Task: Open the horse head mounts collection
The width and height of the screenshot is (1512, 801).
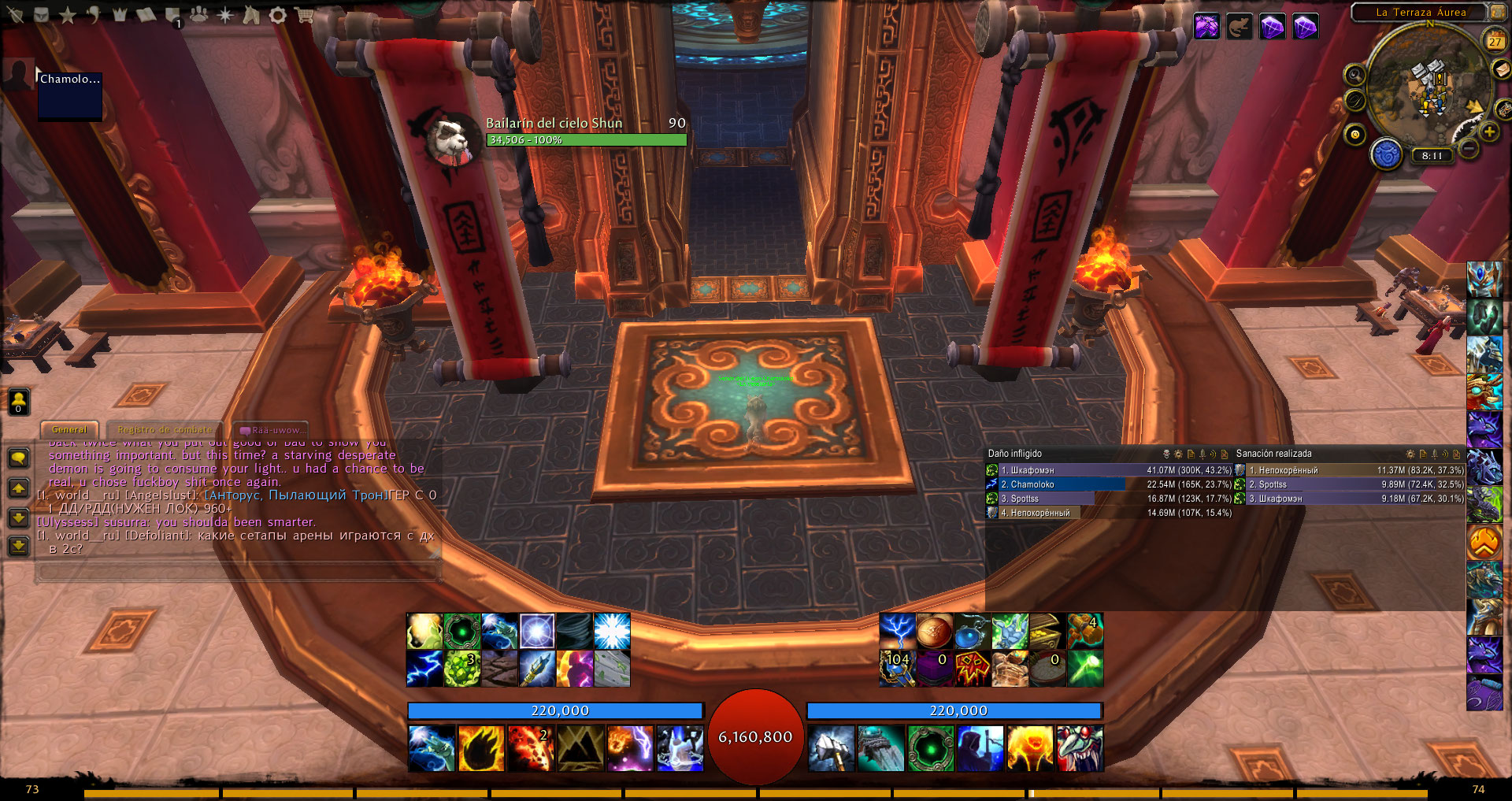Action: pos(252,15)
